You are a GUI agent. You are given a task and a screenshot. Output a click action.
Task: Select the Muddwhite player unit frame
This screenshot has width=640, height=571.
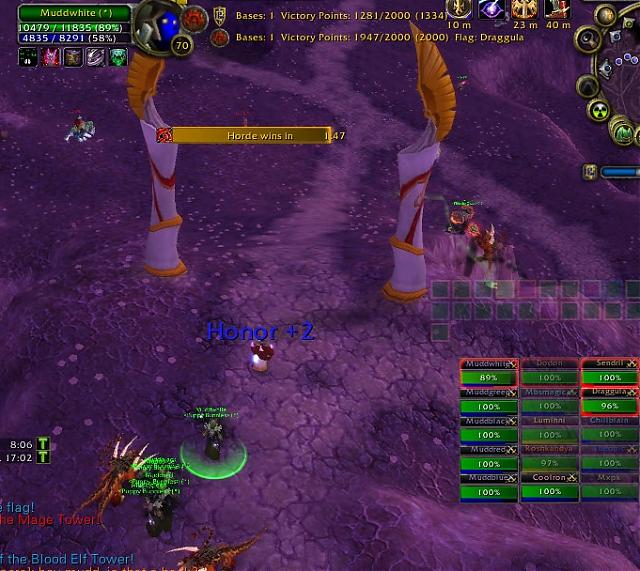73,13
